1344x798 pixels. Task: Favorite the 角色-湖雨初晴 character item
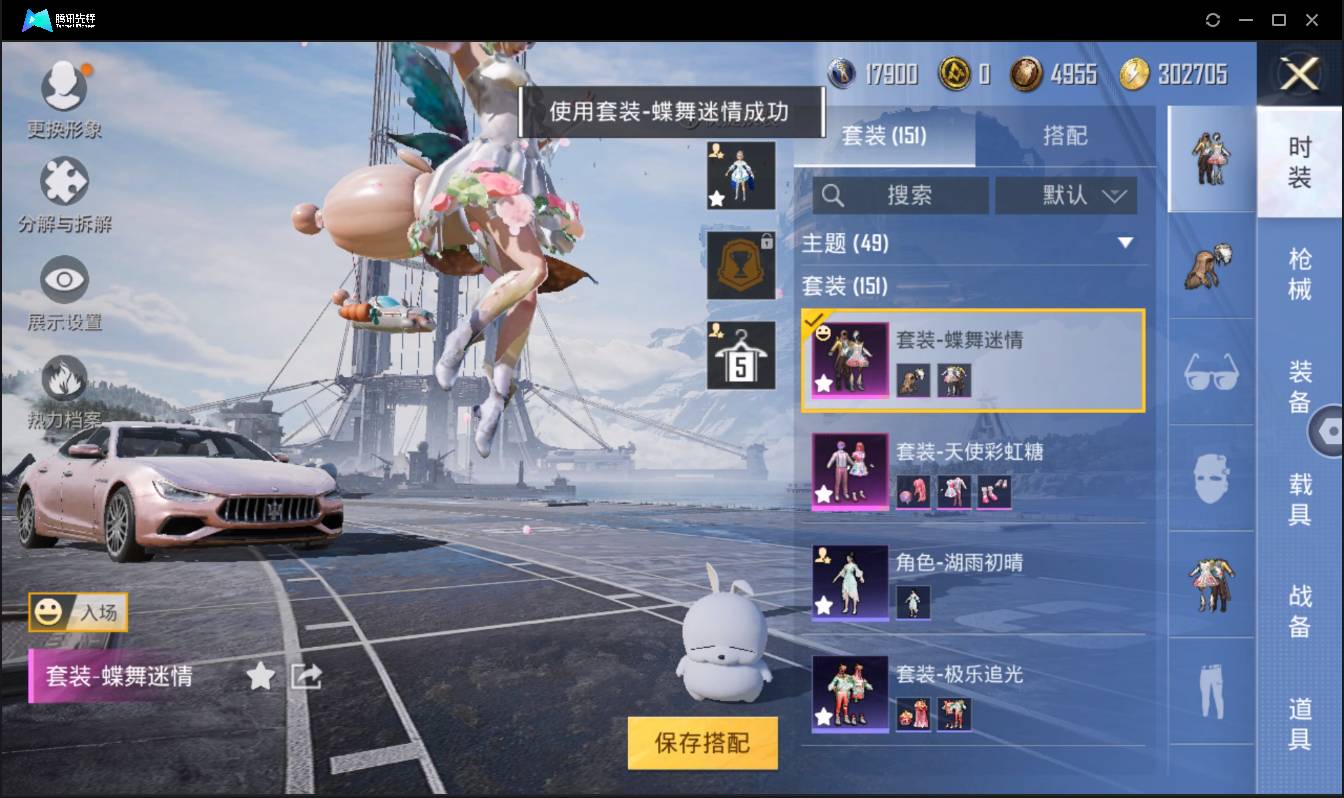coord(826,604)
